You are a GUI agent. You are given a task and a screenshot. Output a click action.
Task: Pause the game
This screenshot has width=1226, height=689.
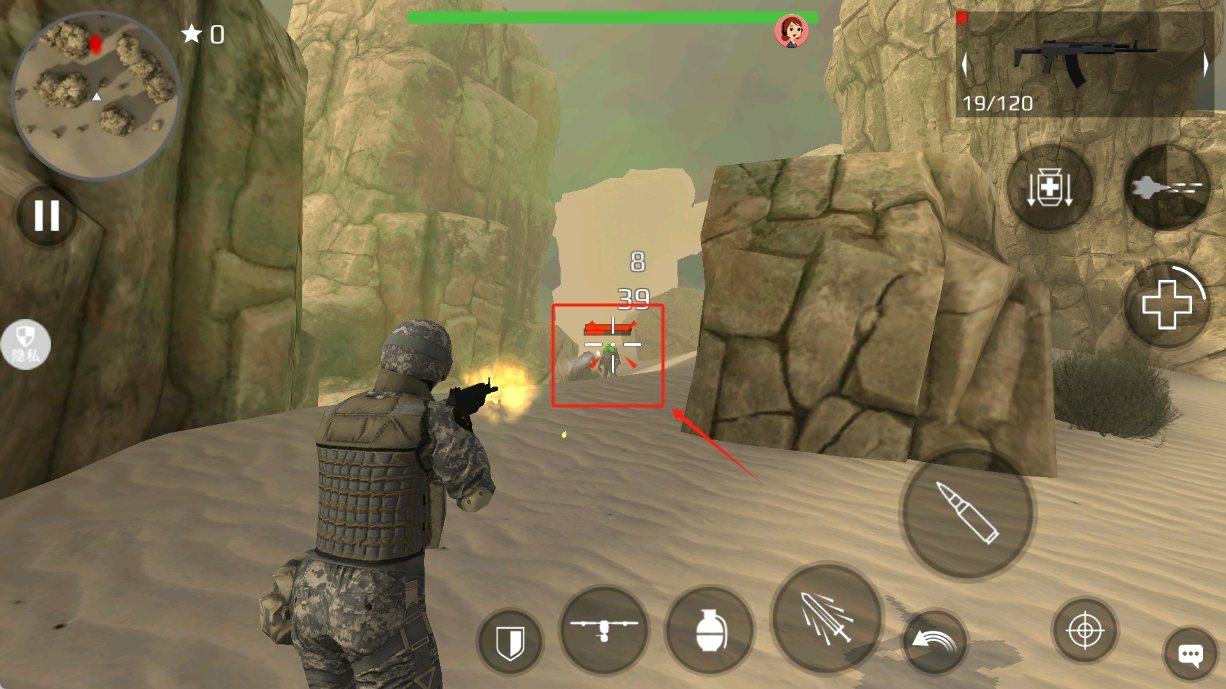[x=47, y=215]
